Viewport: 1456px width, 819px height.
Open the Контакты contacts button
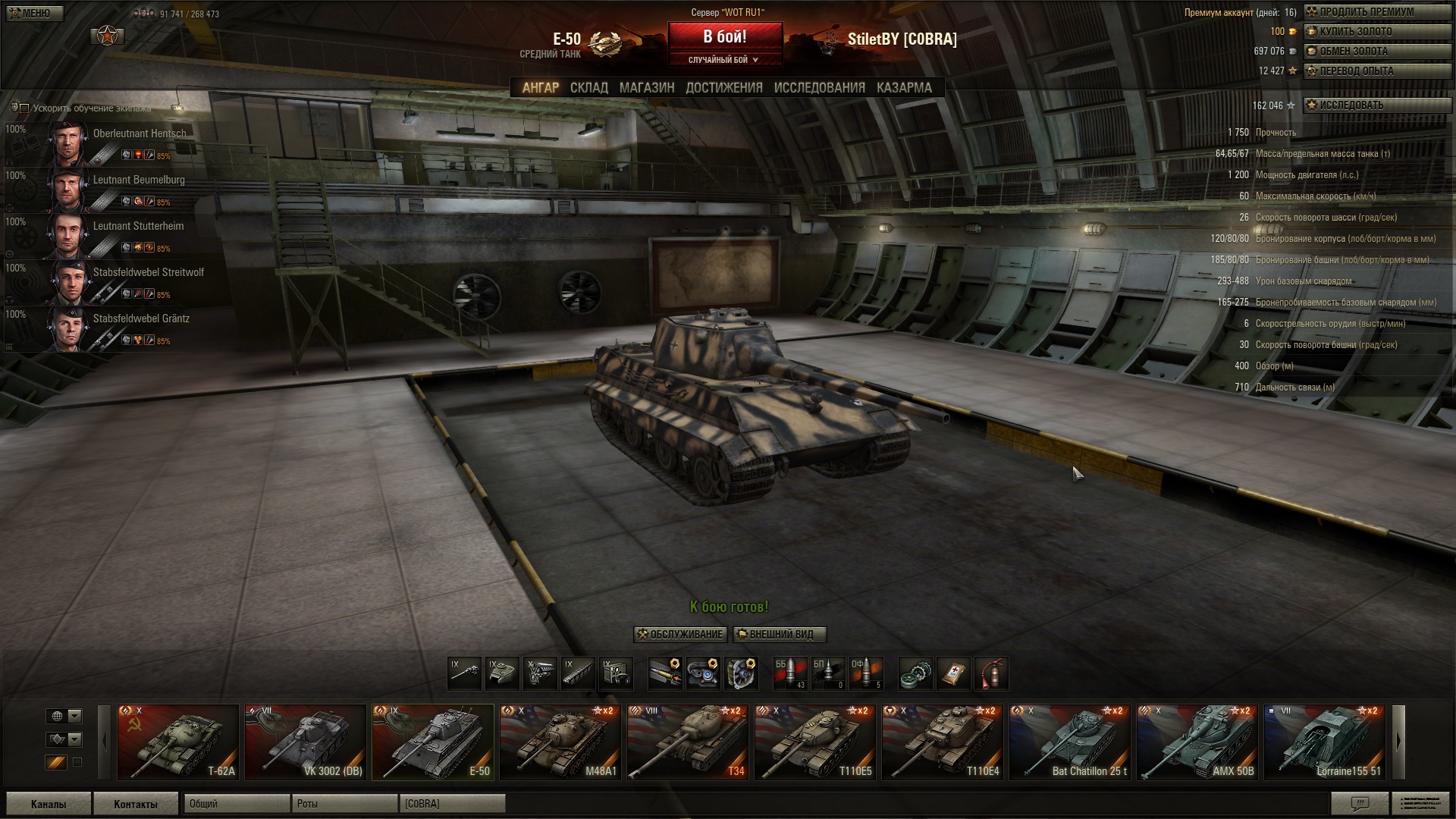pyautogui.click(x=136, y=804)
